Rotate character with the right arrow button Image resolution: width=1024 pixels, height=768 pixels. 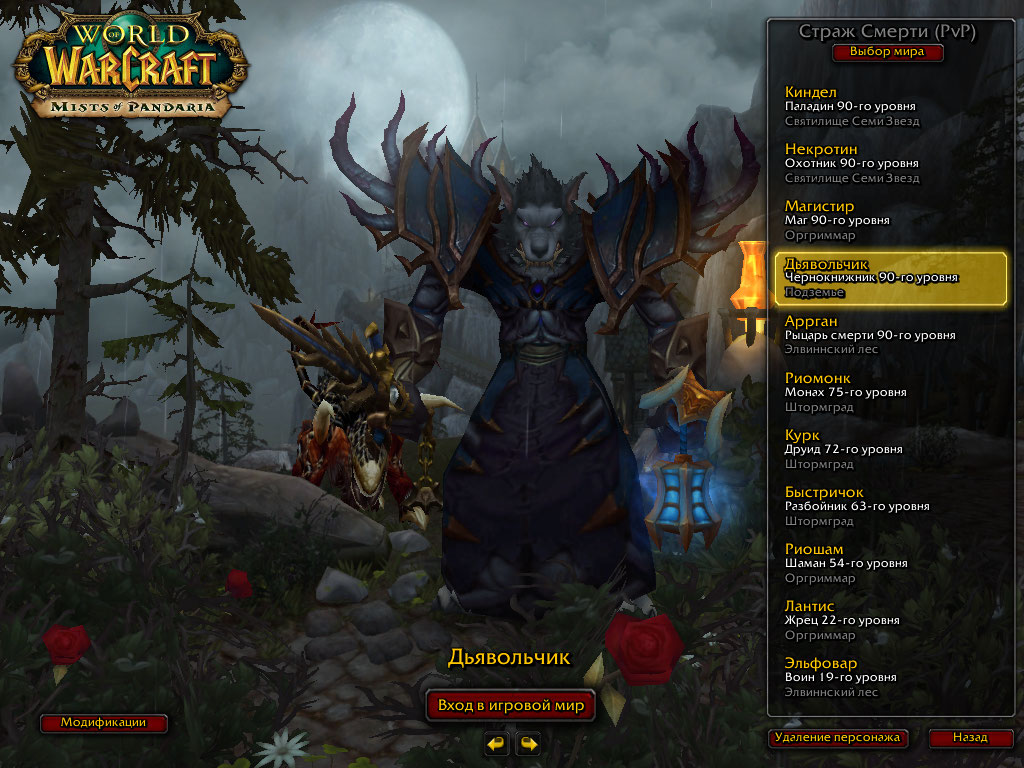pyautogui.click(x=528, y=743)
